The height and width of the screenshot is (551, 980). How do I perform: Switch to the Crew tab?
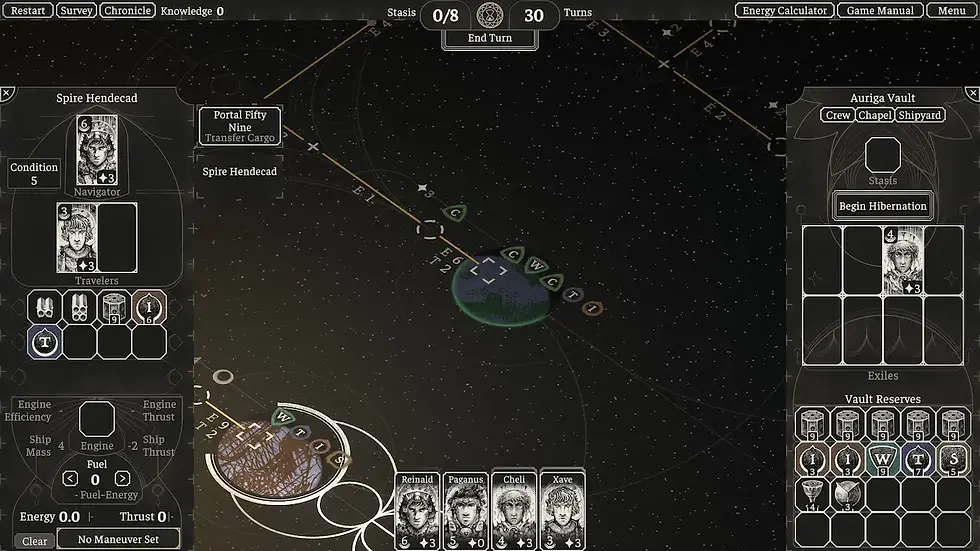838,116
